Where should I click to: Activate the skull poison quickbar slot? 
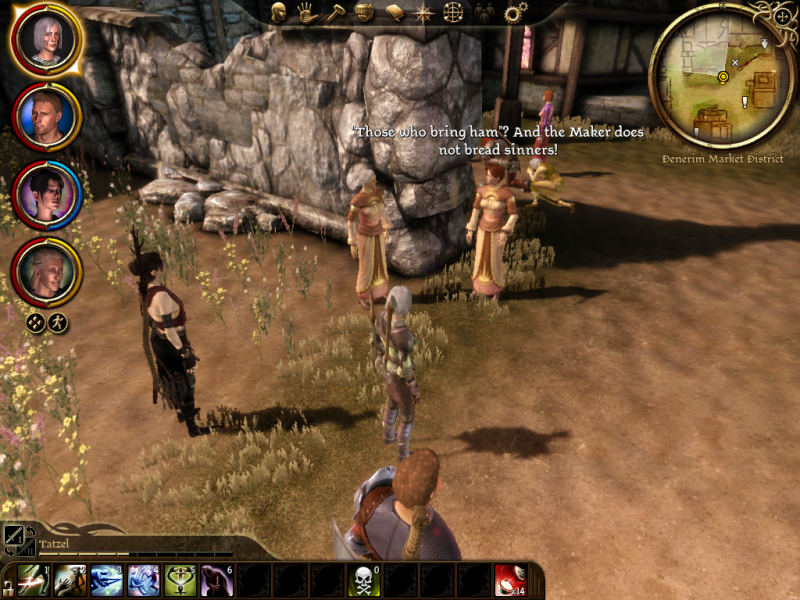[x=363, y=581]
